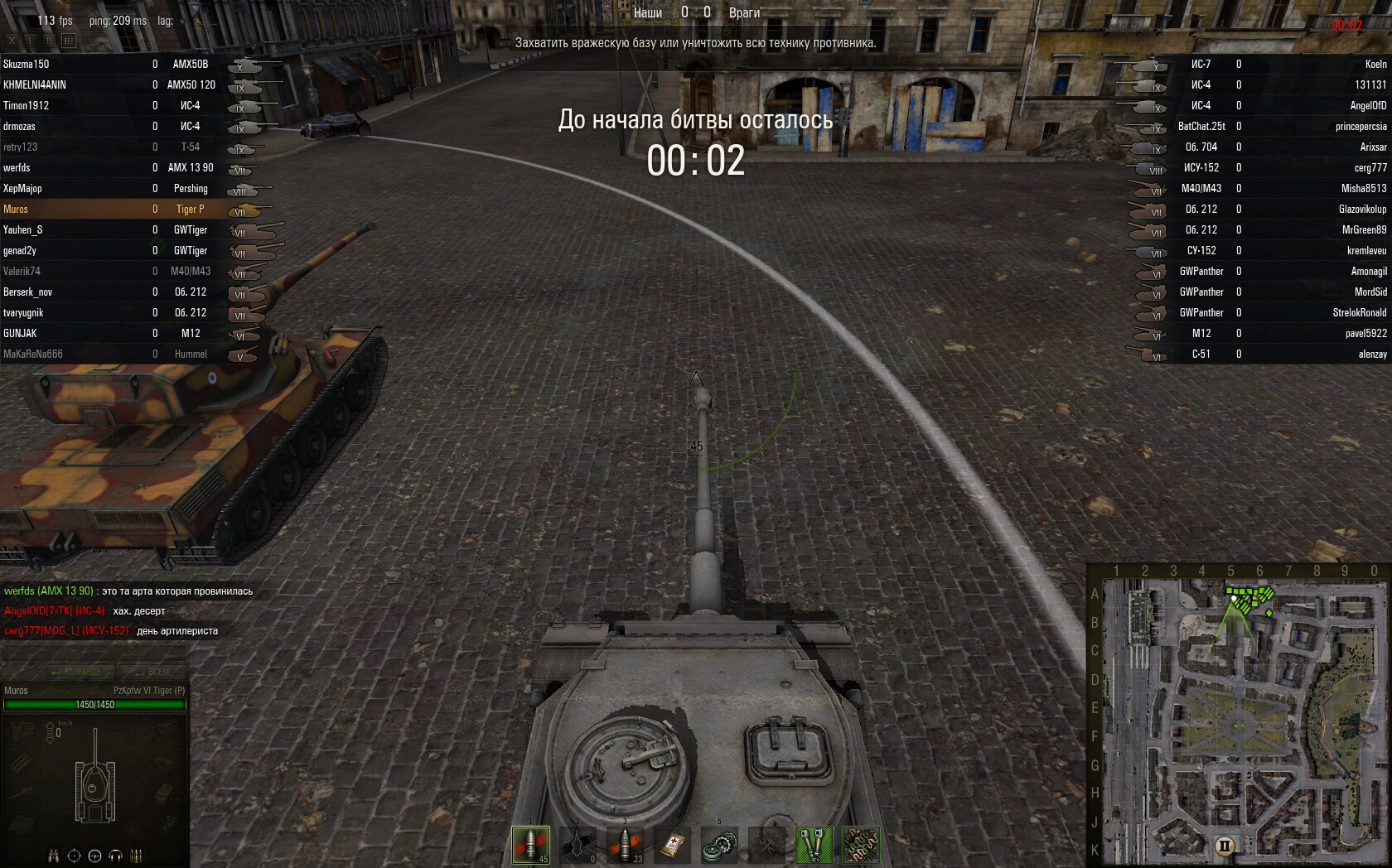Select the high-explosive shell with 23 rounds
The image size is (1392, 868).
pyautogui.click(x=626, y=845)
